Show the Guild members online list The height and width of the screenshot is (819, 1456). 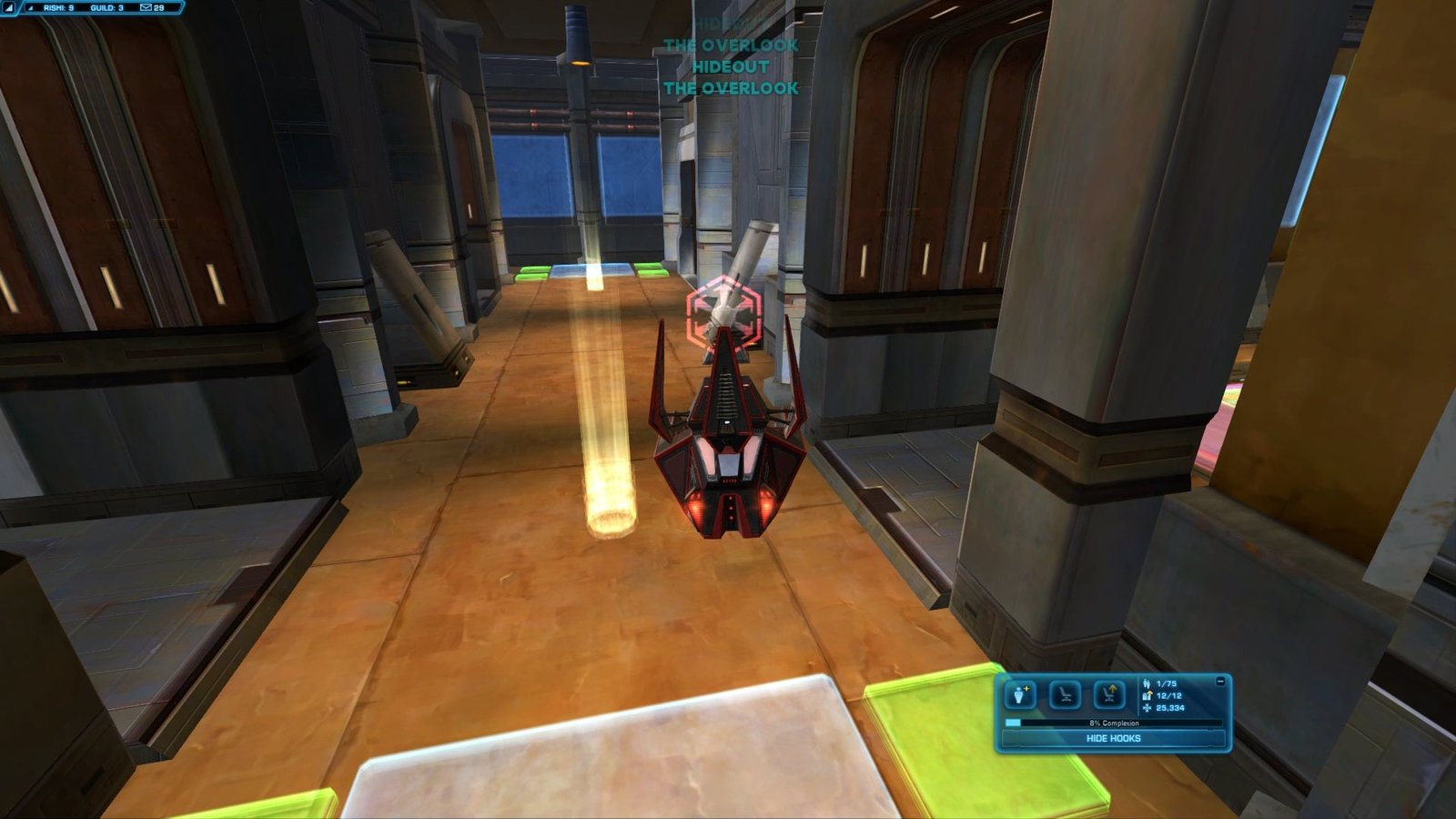pos(106,7)
